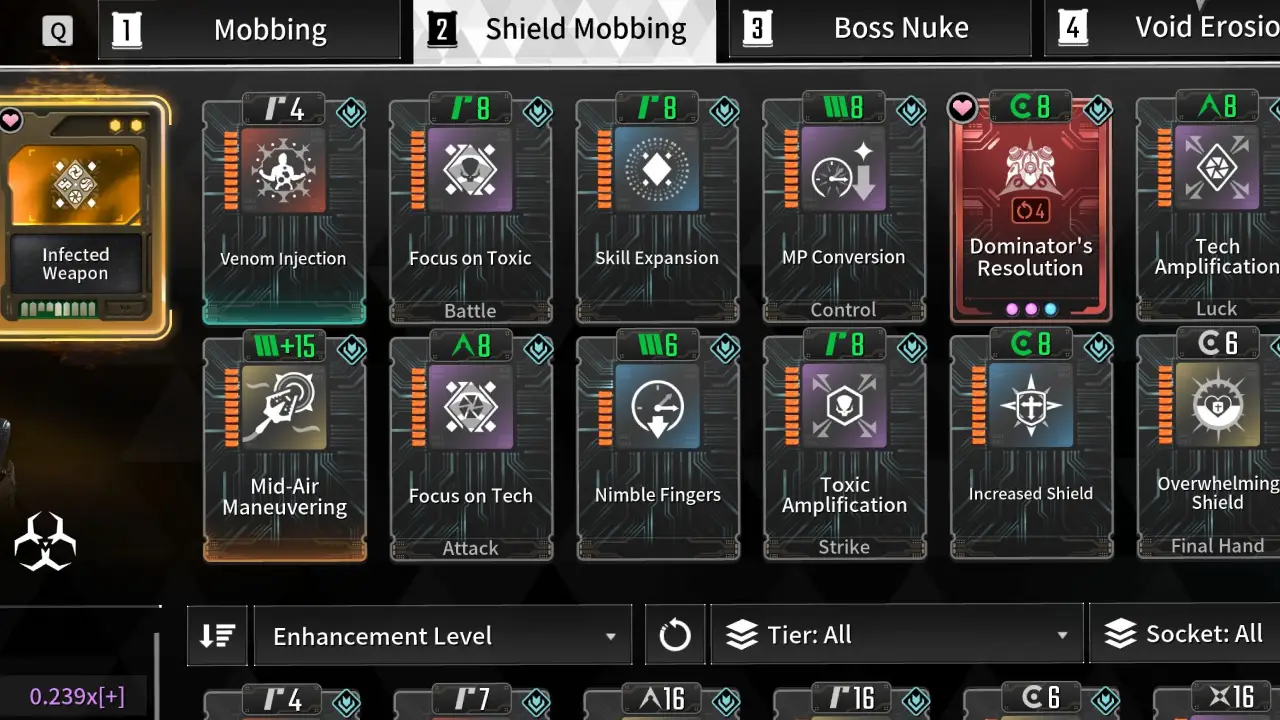1280x720 pixels.
Task: Select the Mid-Air Maneuvering module
Action: click(284, 450)
